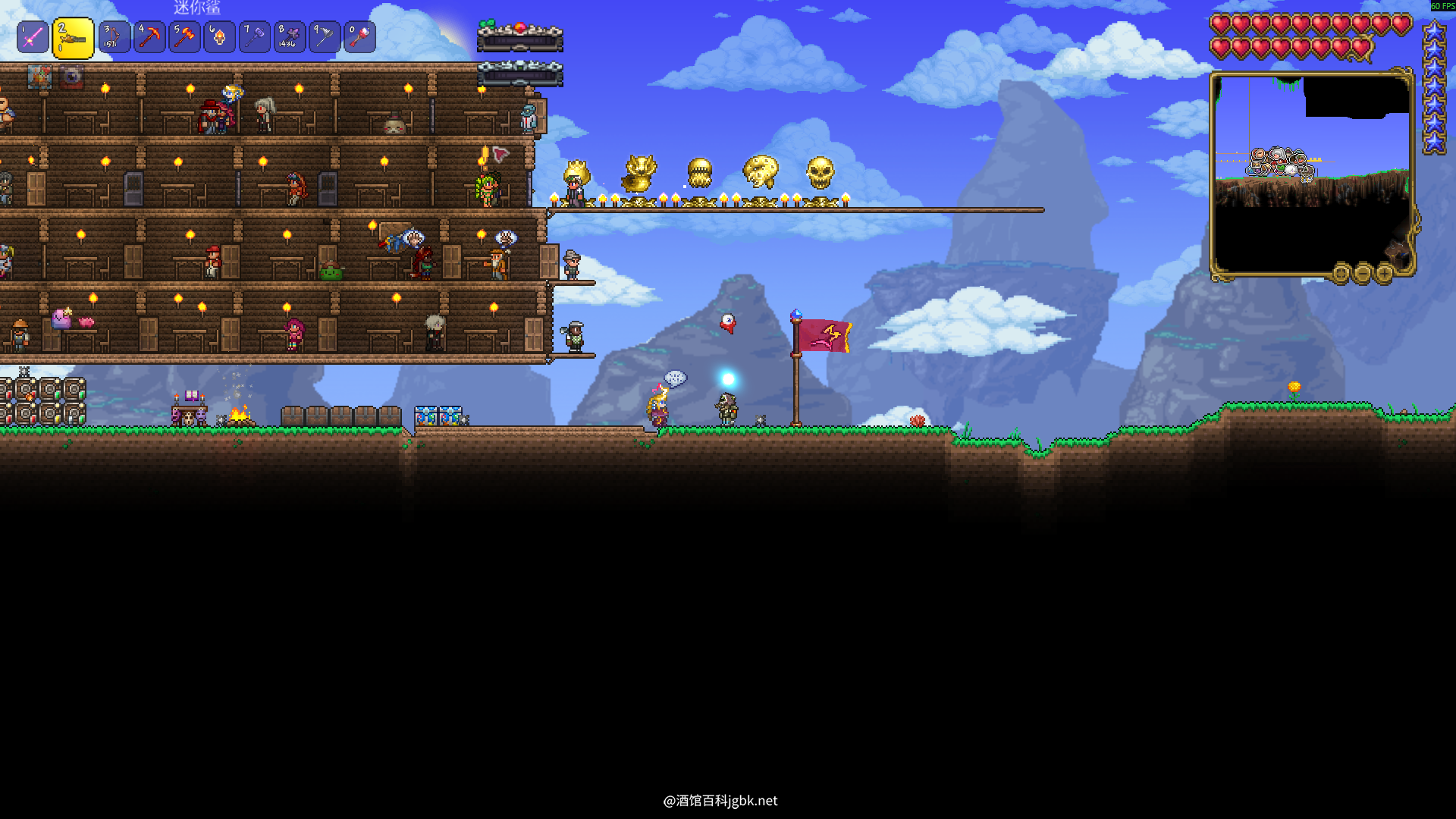Select the purple hammer in slot 7
This screenshot has width=1456, height=819.
(255, 37)
